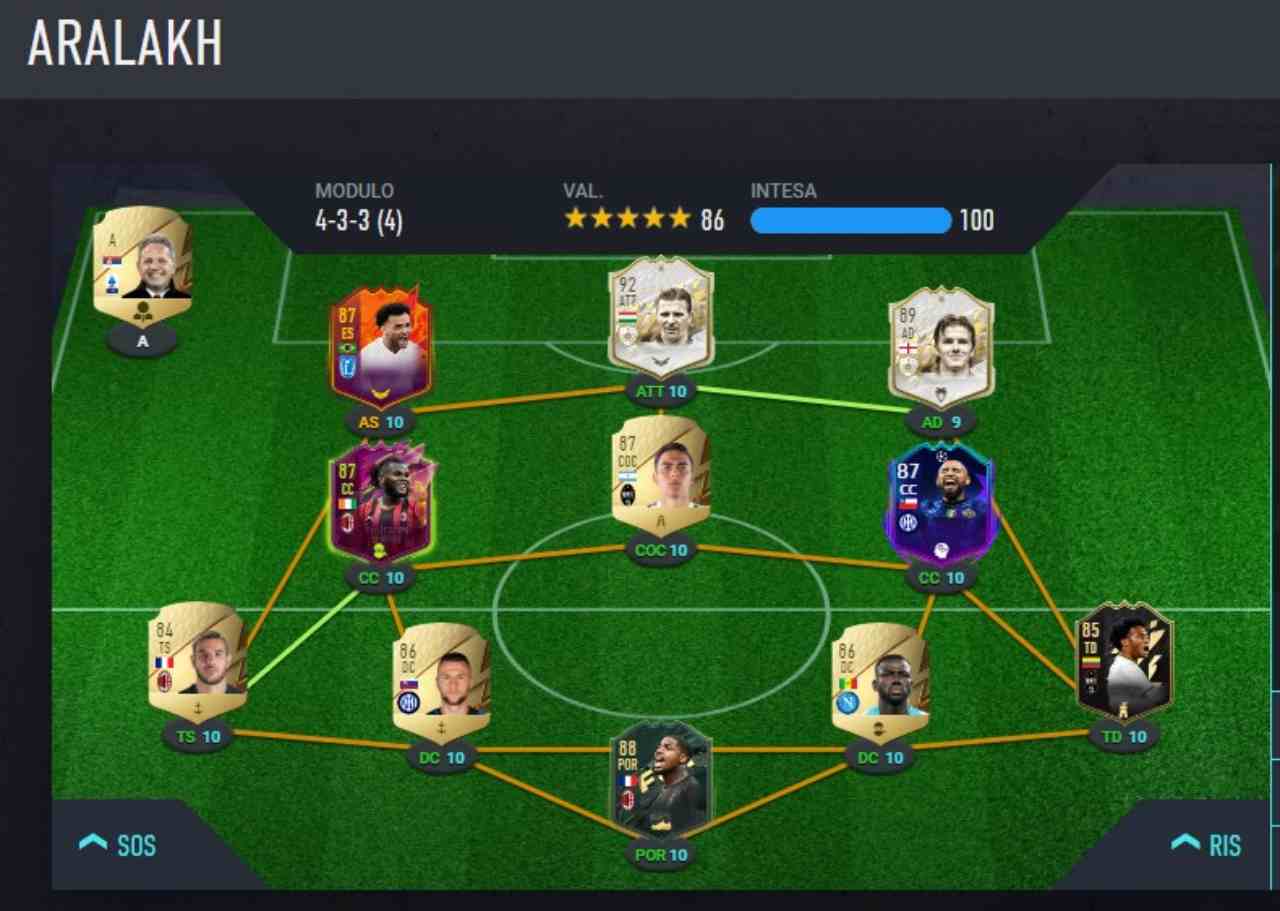Select the 89-rated AD right winger card
Image resolution: width=1280 pixels, height=911 pixels.
(941, 346)
